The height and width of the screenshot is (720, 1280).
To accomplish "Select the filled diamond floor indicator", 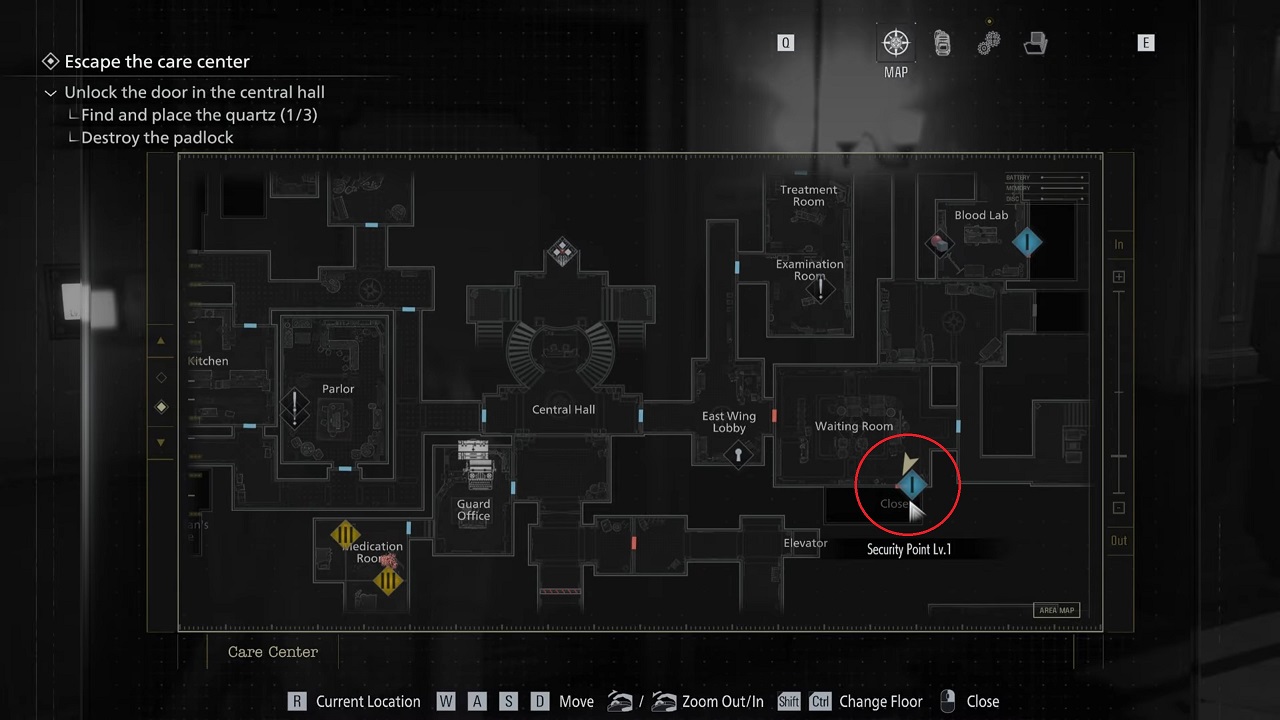I will [160, 407].
